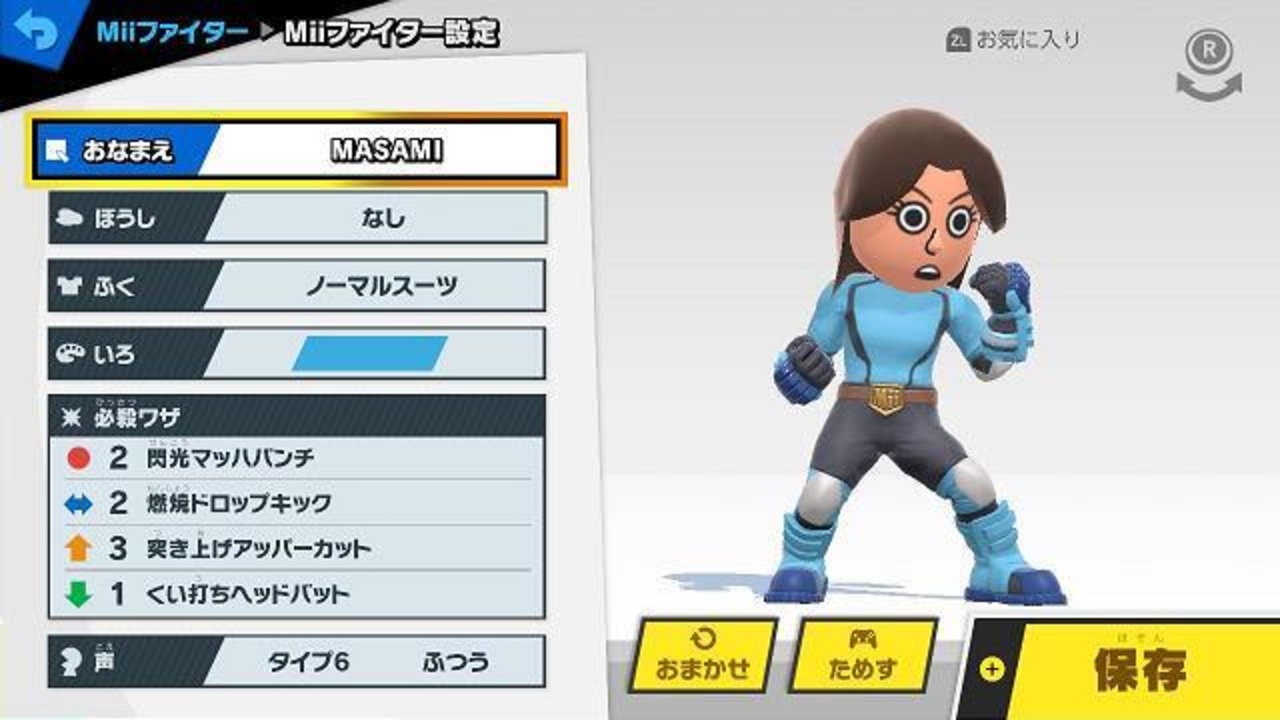Click the ZL favorite control label

(1016, 42)
